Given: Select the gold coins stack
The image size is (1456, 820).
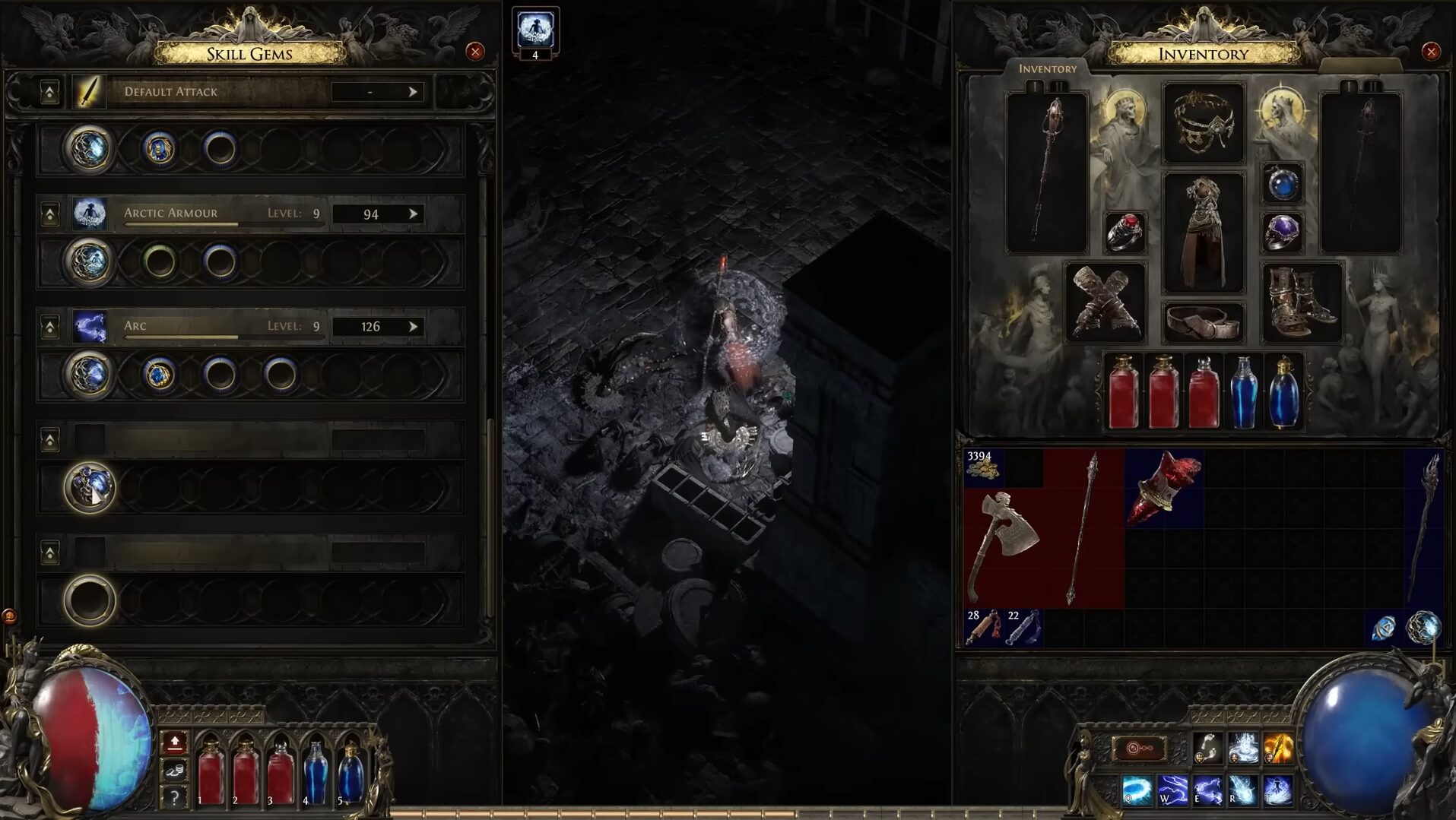Looking at the screenshot, I should 982,467.
